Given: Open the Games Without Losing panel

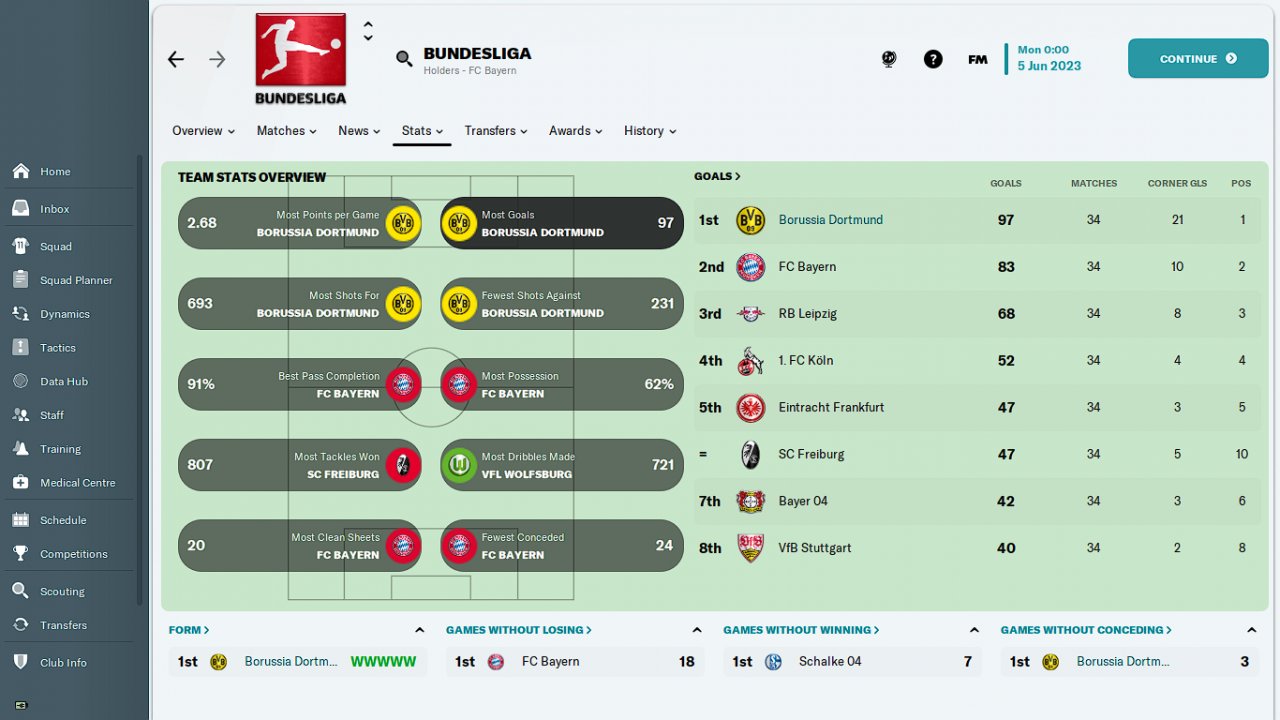Looking at the screenshot, I should [x=518, y=630].
